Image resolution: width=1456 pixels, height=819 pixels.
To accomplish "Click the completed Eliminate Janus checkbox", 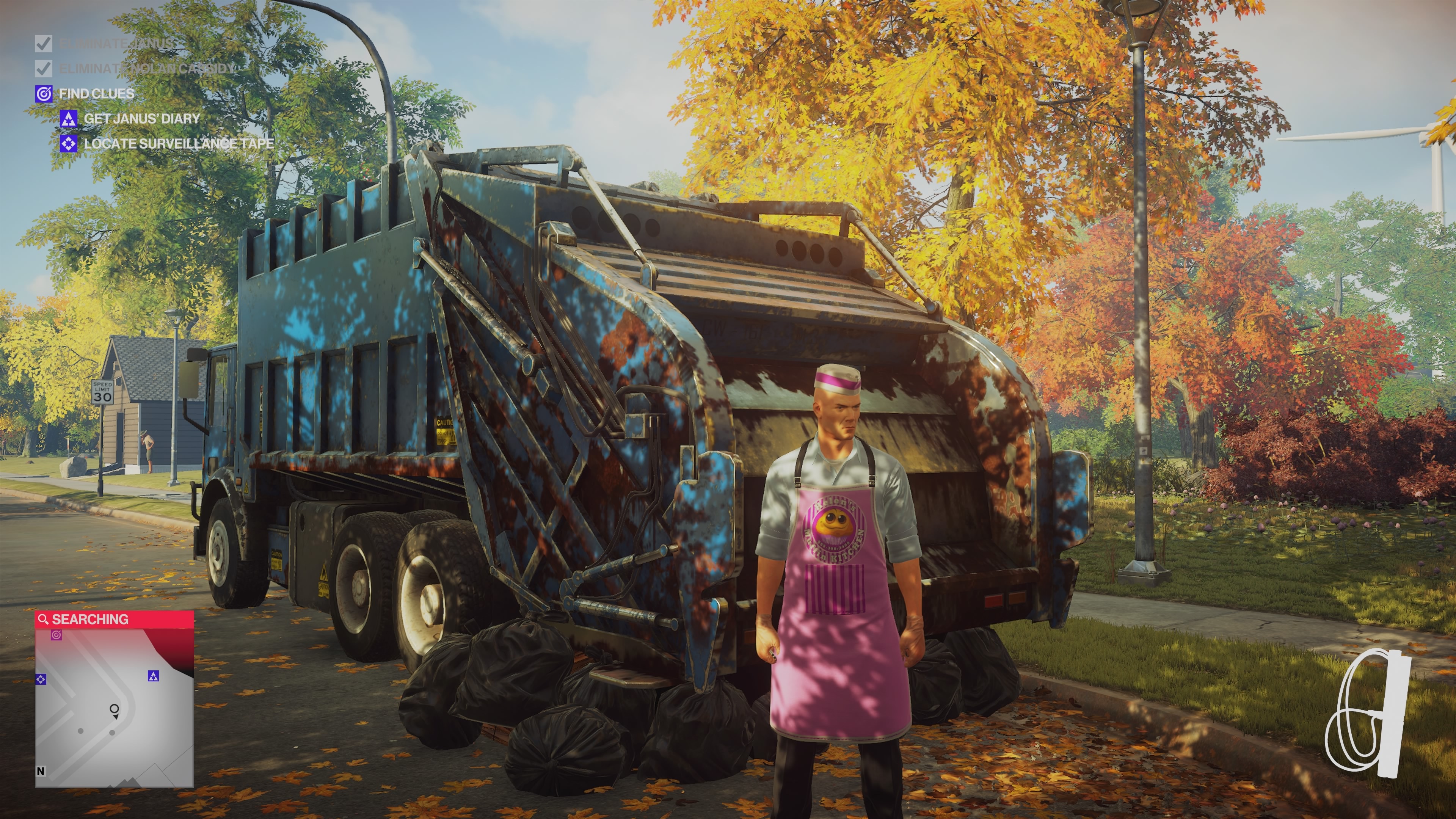I will 44,44.
